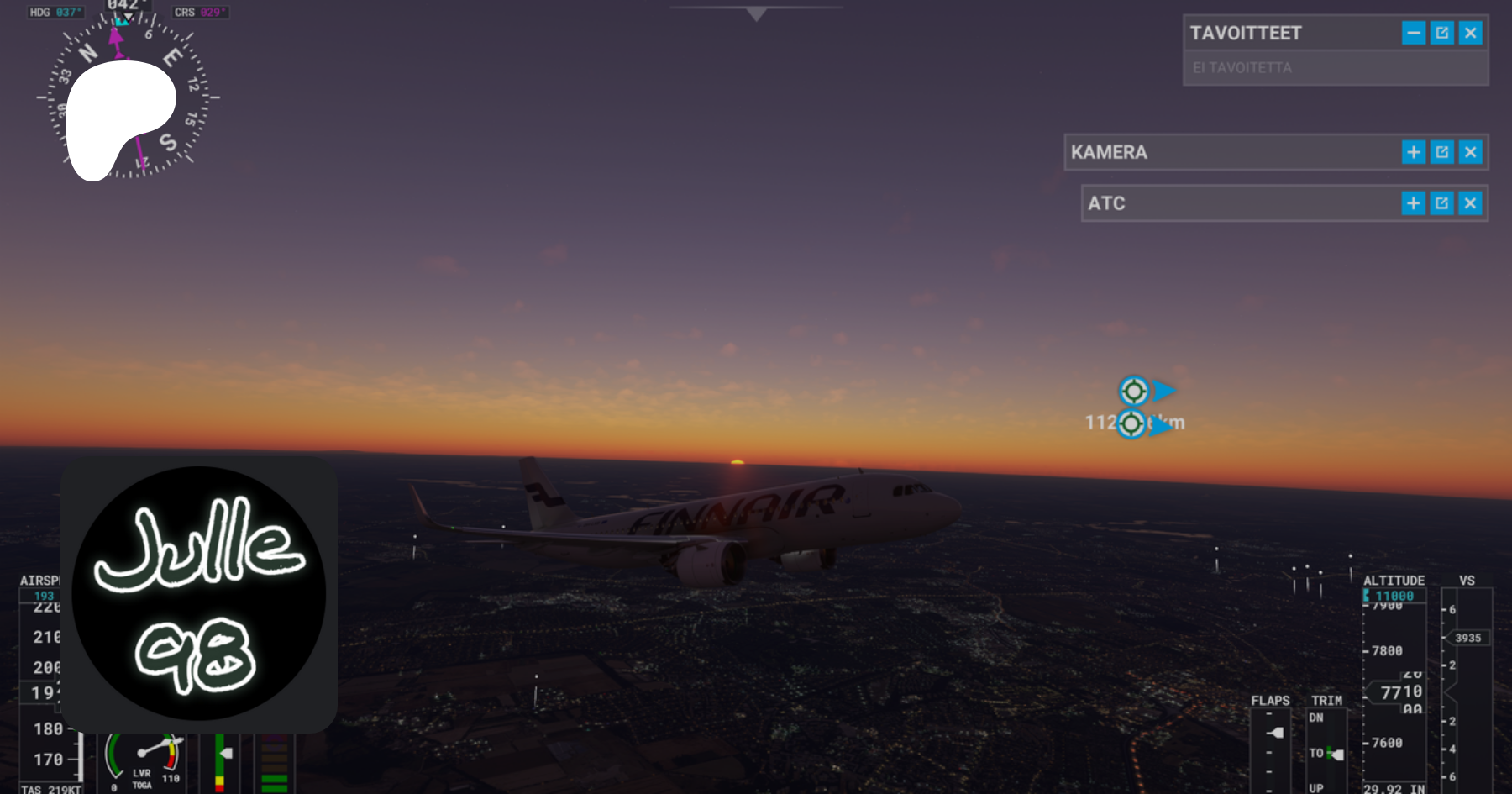Expand the ATC panel
1512x794 pixels.
pyautogui.click(x=1414, y=203)
